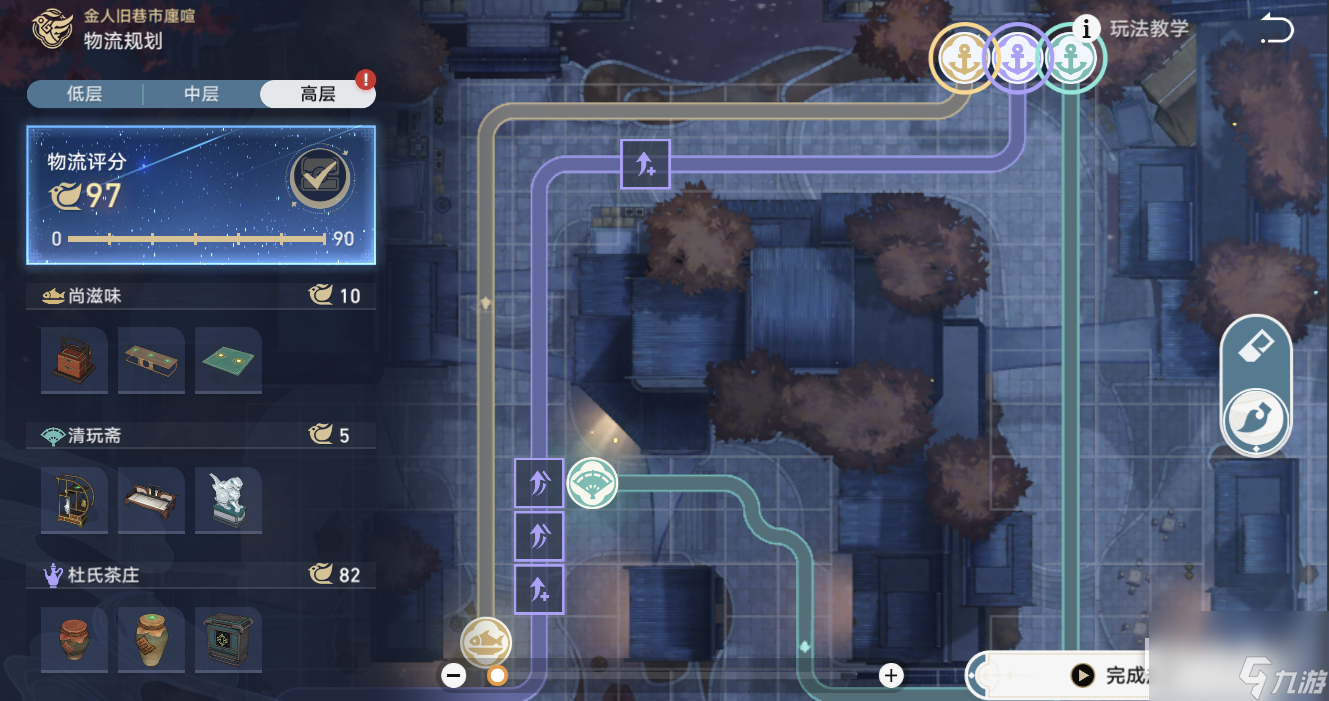Click the gold anchor dock marker
This screenshot has width=1329, height=701.
[964, 59]
